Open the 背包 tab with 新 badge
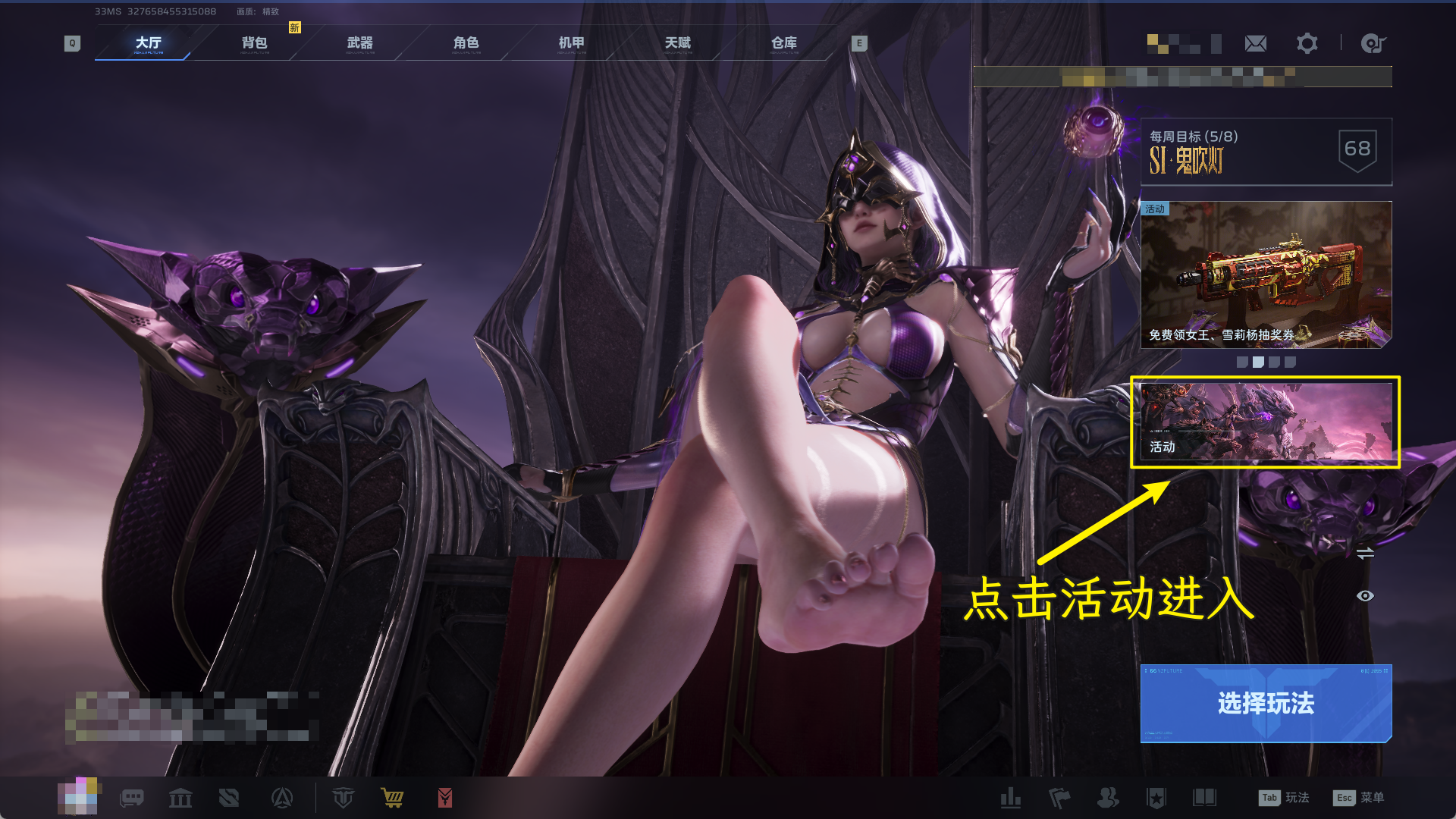The width and height of the screenshot is (1456, 819). (252, 43)
